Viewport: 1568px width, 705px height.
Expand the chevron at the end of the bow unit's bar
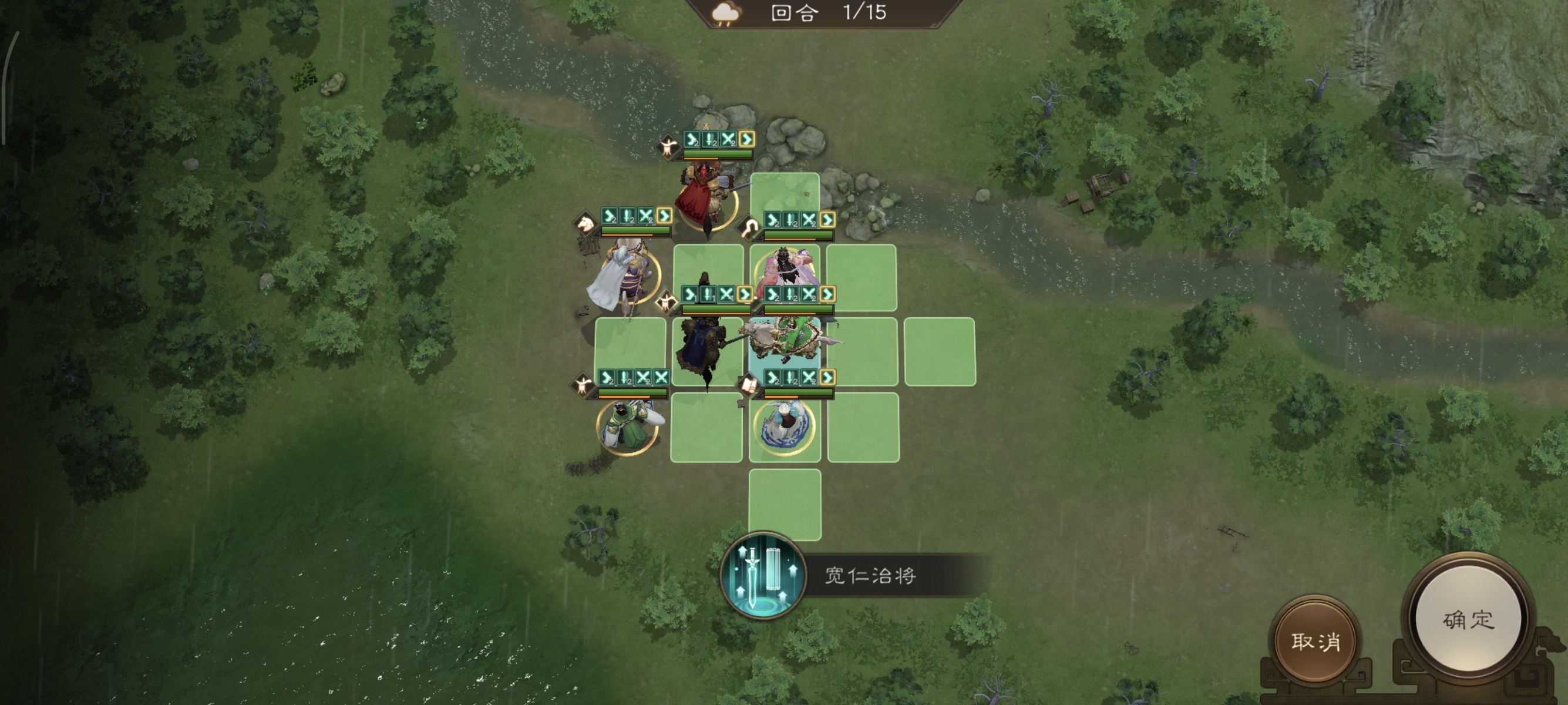[827, 219]
